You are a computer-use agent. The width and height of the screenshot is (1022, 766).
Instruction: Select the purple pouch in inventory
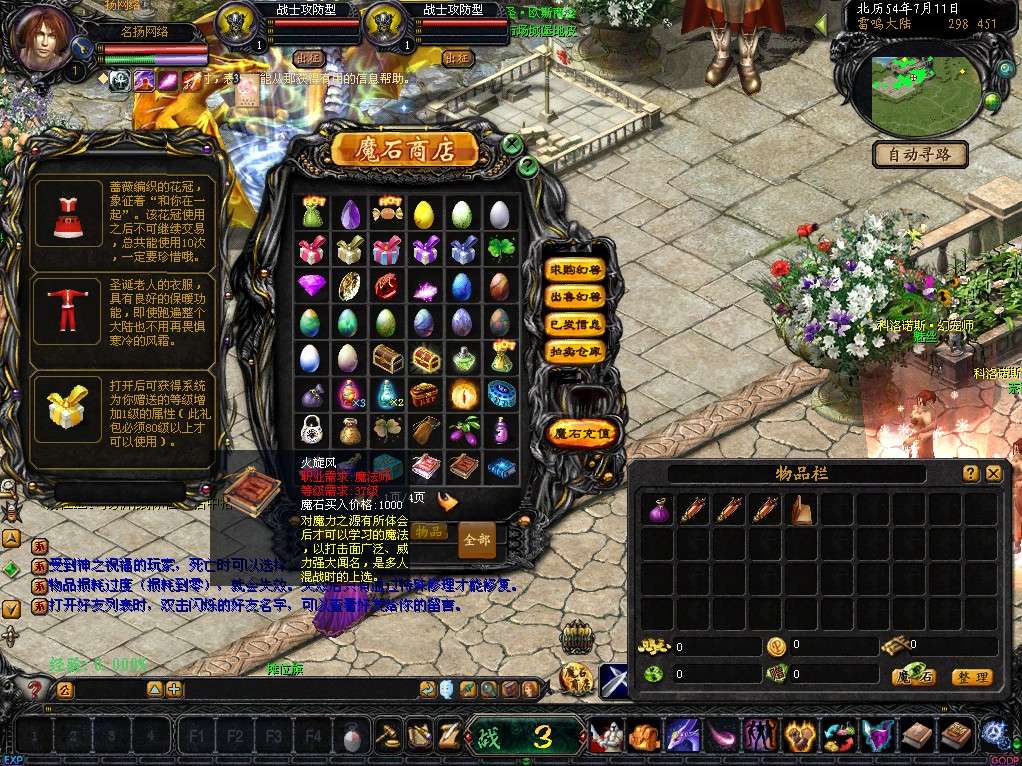click(659, 511)
